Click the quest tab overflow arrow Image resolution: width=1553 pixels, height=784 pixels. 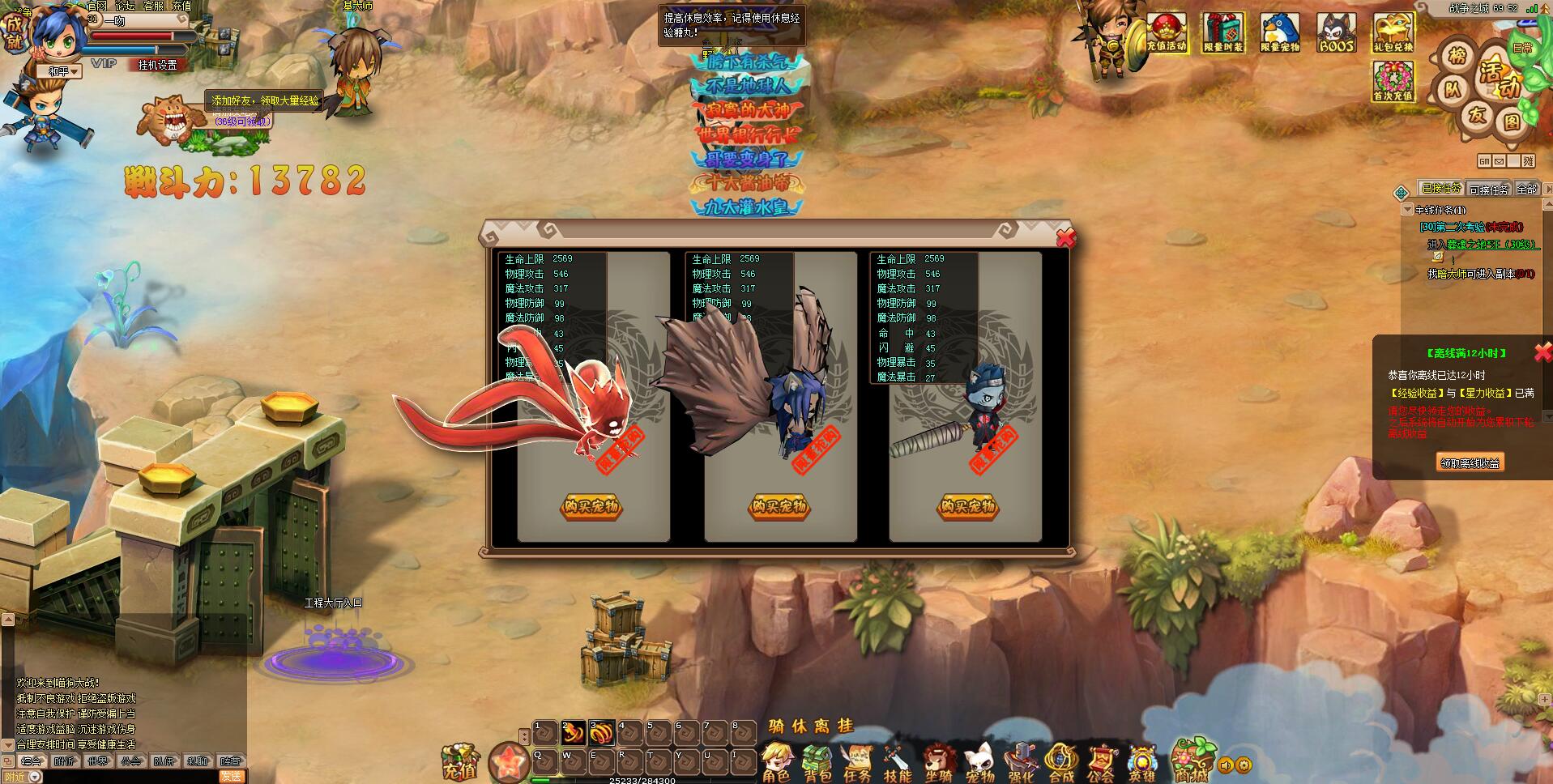tap(1548, 188)
